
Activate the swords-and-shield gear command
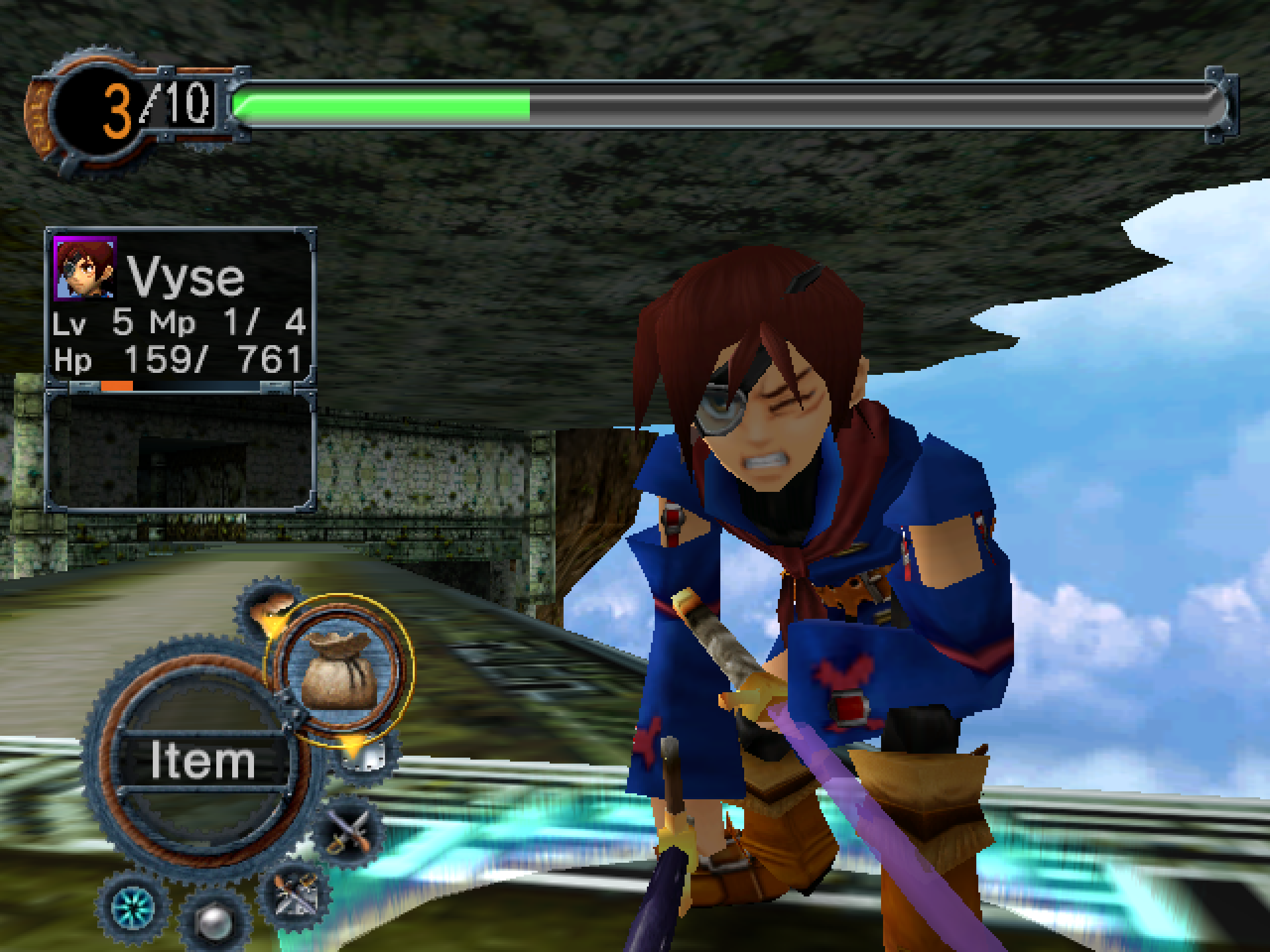[x=295, y=896]
